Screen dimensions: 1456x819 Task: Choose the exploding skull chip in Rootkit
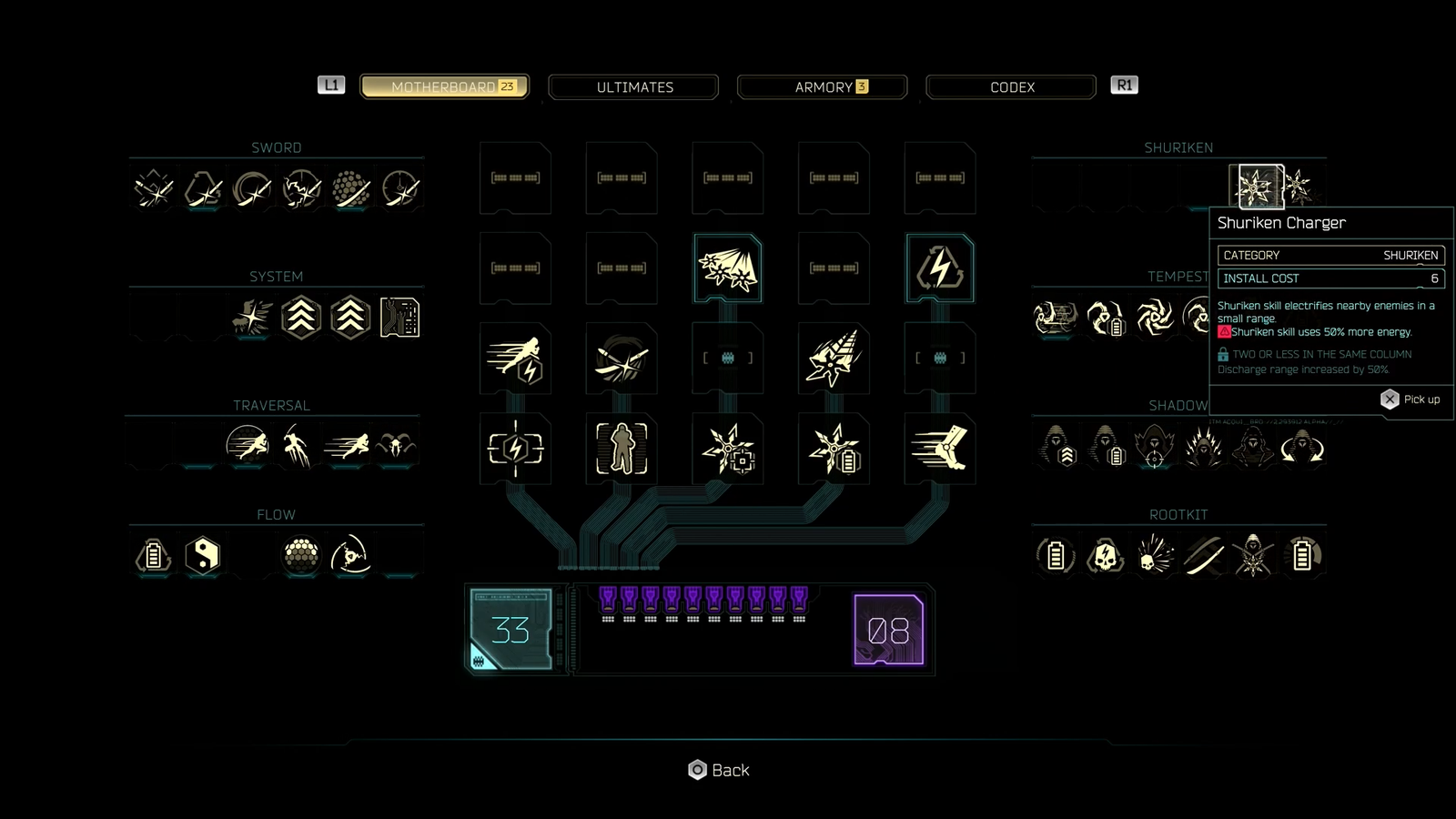click(x=1155, y=555)
